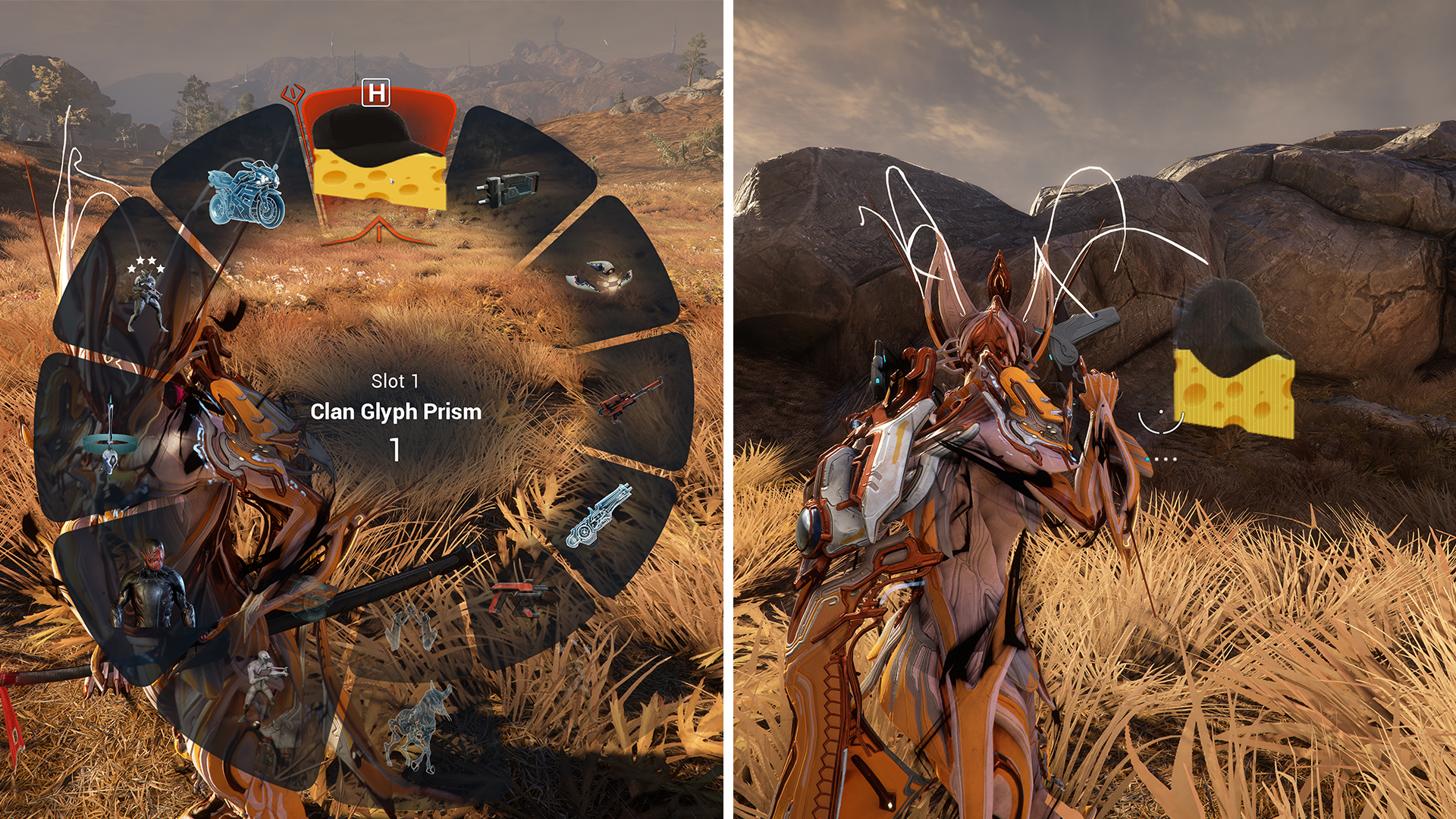Select the winged archwing launcher slot
The height and width of the screenshot is (819, 1456).
click(600, 276)
